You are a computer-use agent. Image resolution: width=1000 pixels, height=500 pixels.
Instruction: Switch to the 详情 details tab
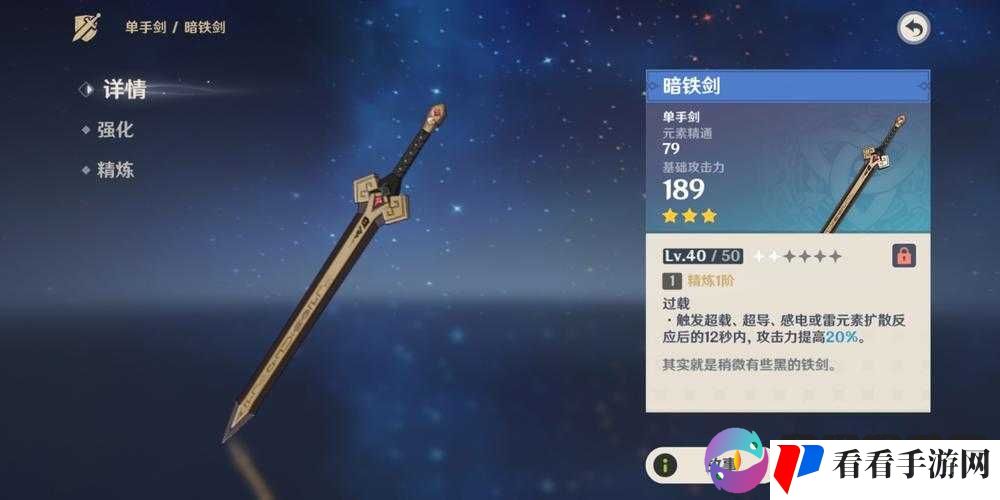click(123, 89)
